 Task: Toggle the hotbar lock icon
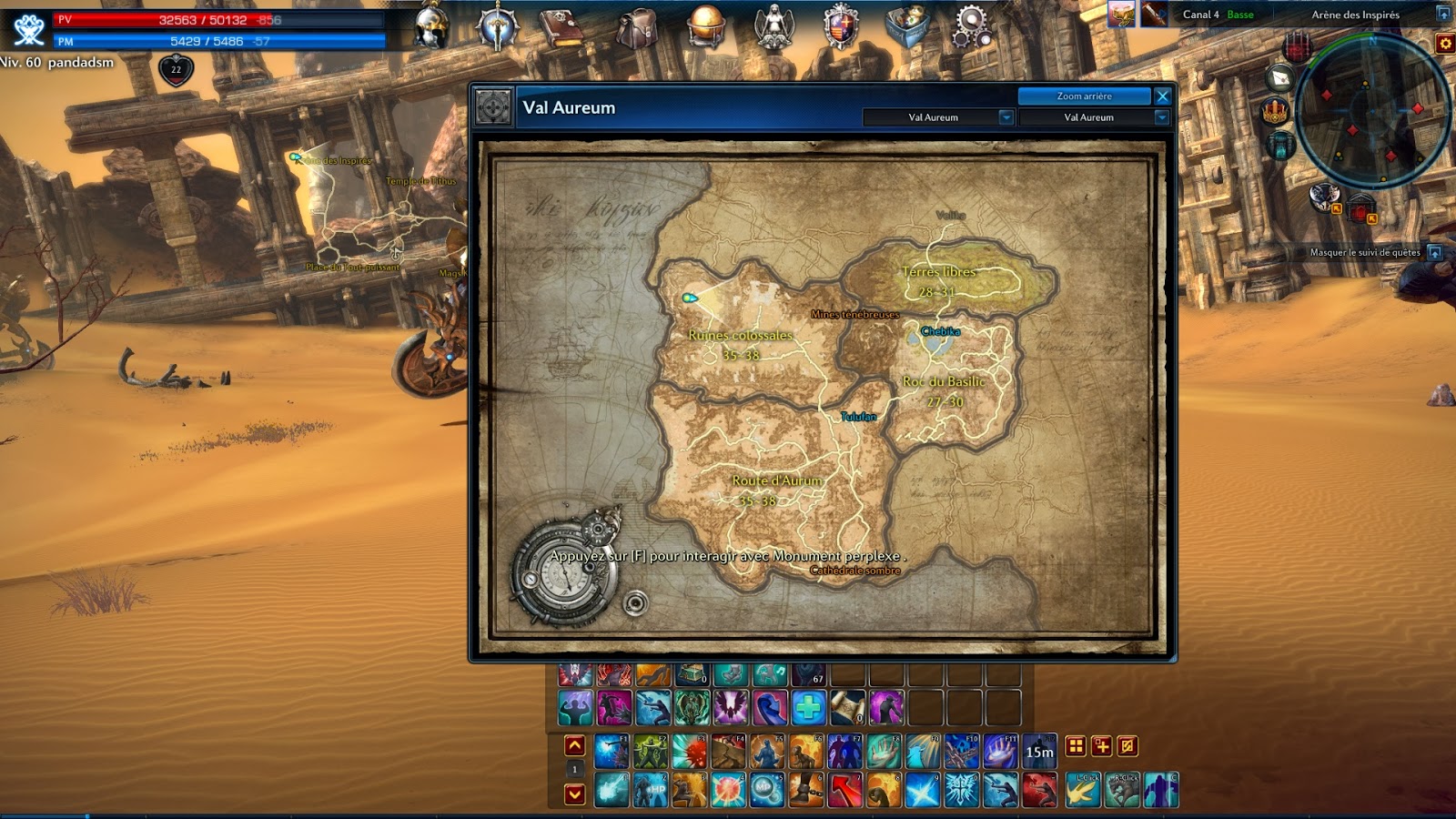coord(1127,746)
